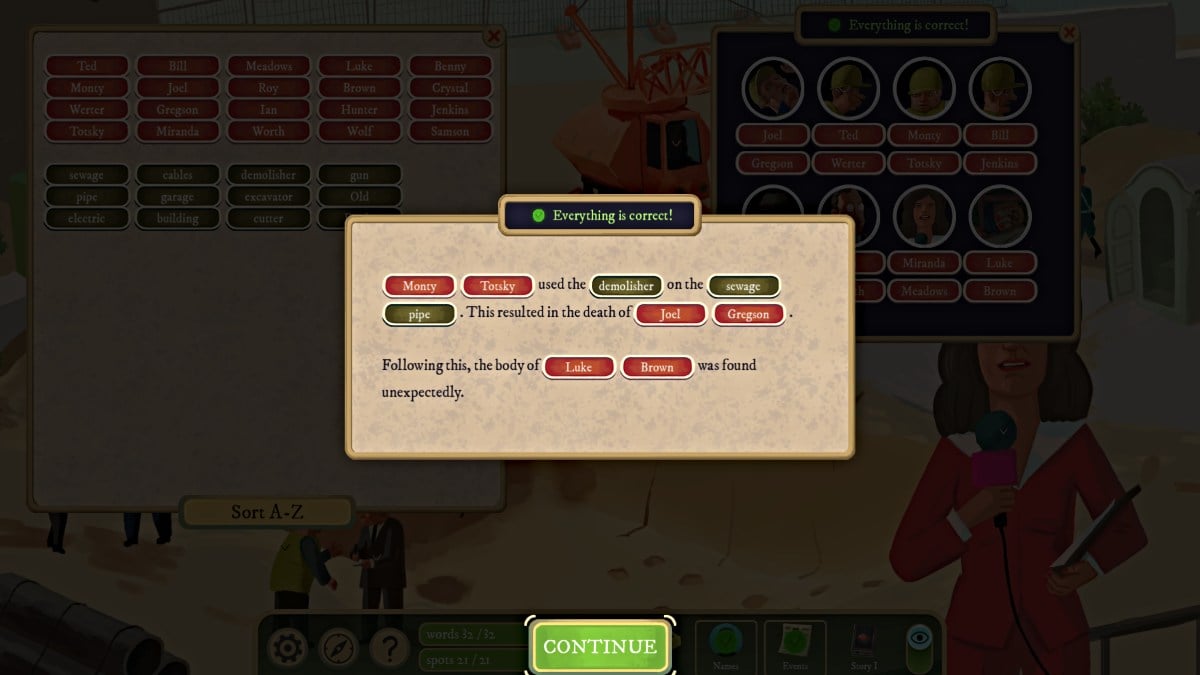This screenshot has height=675, width=1200.
Task: Toggle the eye visibility switch
Action: click(920, 645)
